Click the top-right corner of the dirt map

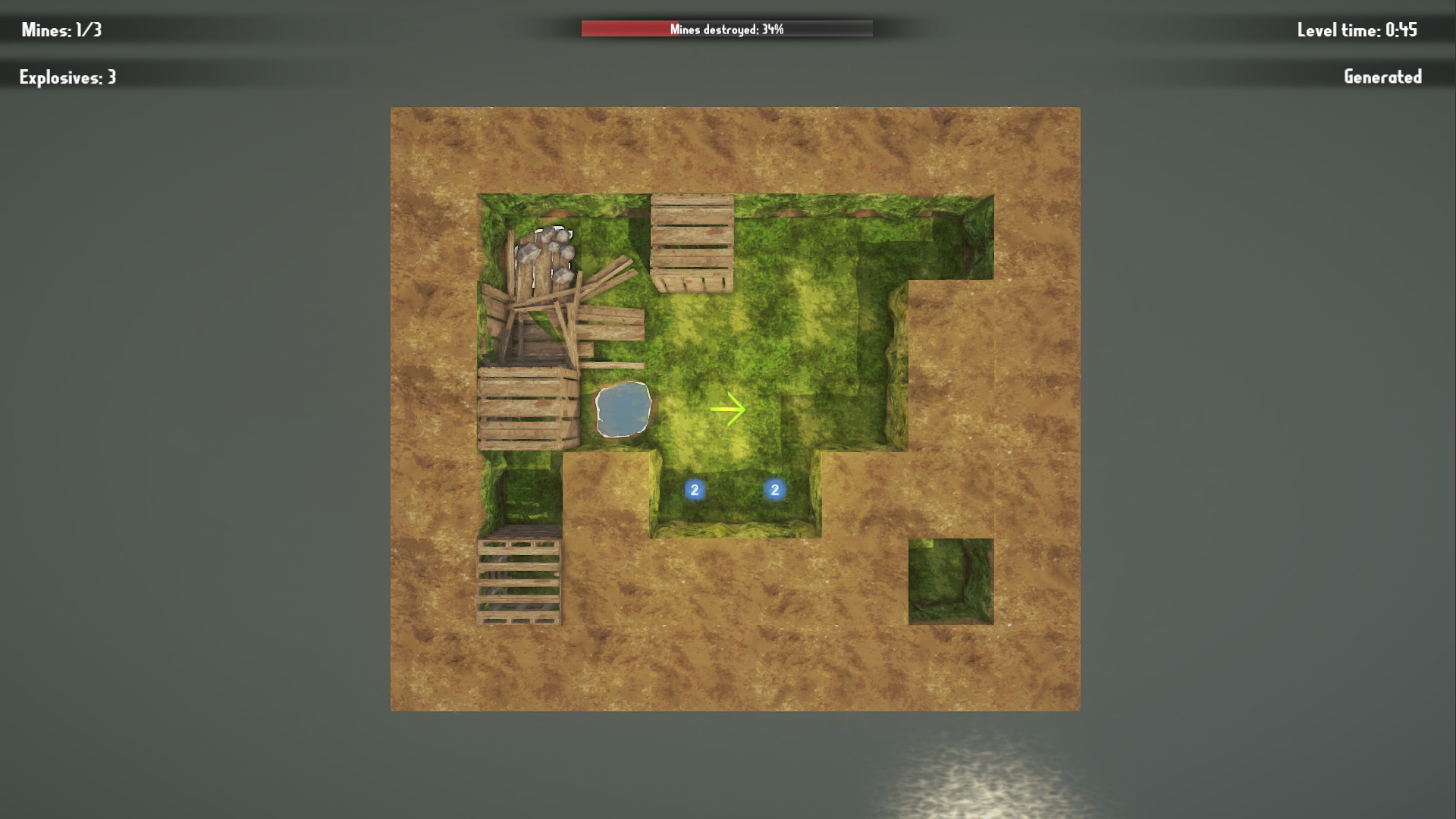click(x=1062, y=121)
